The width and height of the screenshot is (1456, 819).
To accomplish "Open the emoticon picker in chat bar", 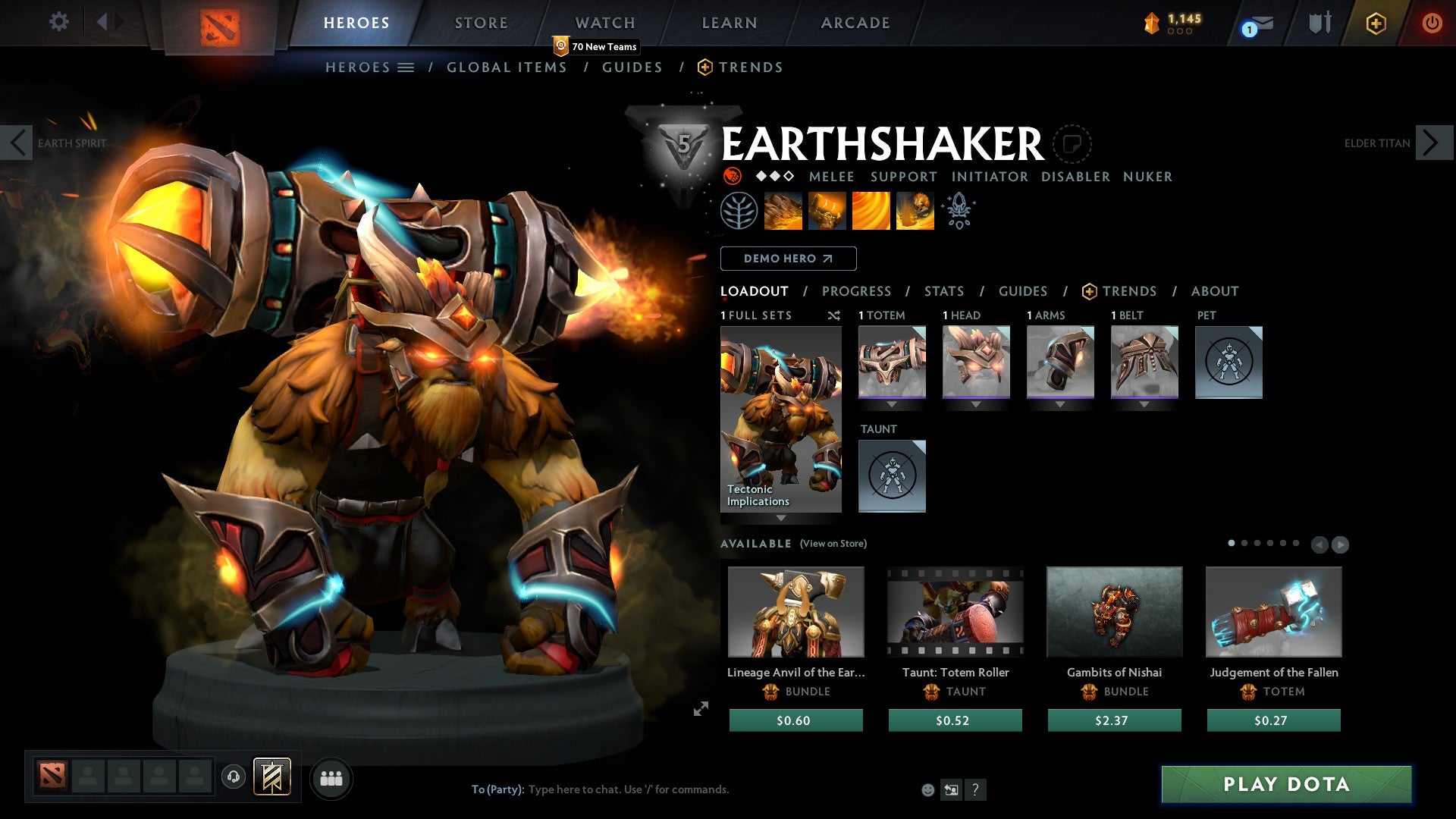I will coord(927,789).
